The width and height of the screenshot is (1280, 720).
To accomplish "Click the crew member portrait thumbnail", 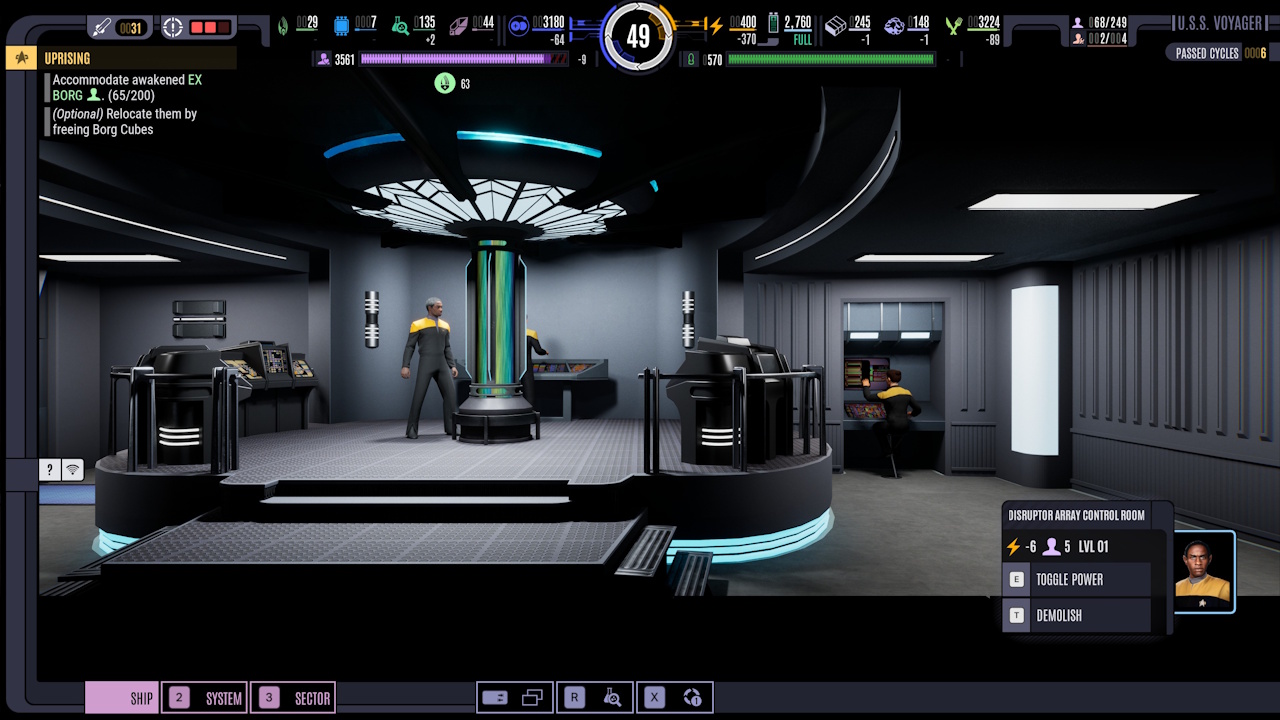I will point(1204,569).
